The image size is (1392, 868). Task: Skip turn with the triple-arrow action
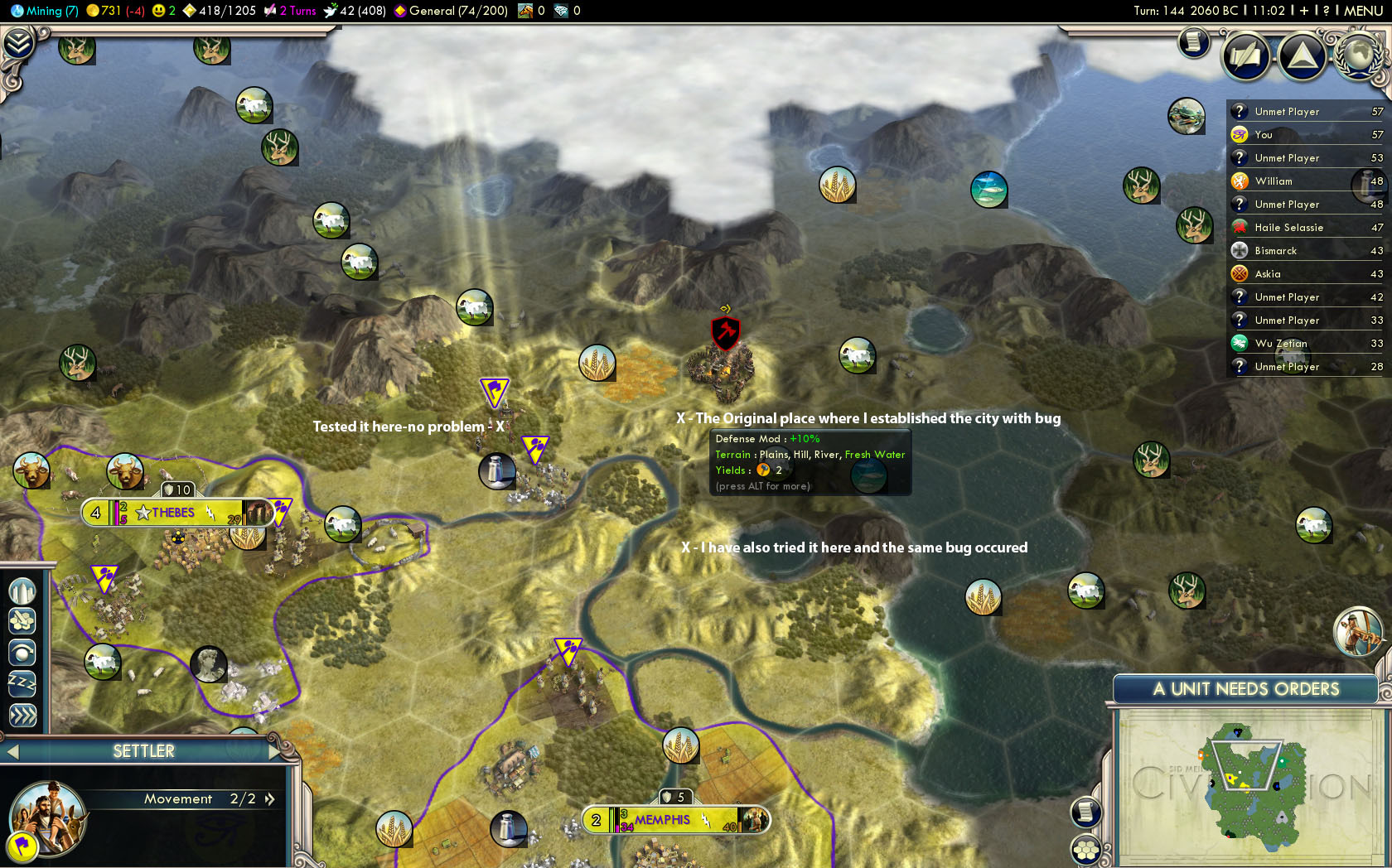(22, 716)
